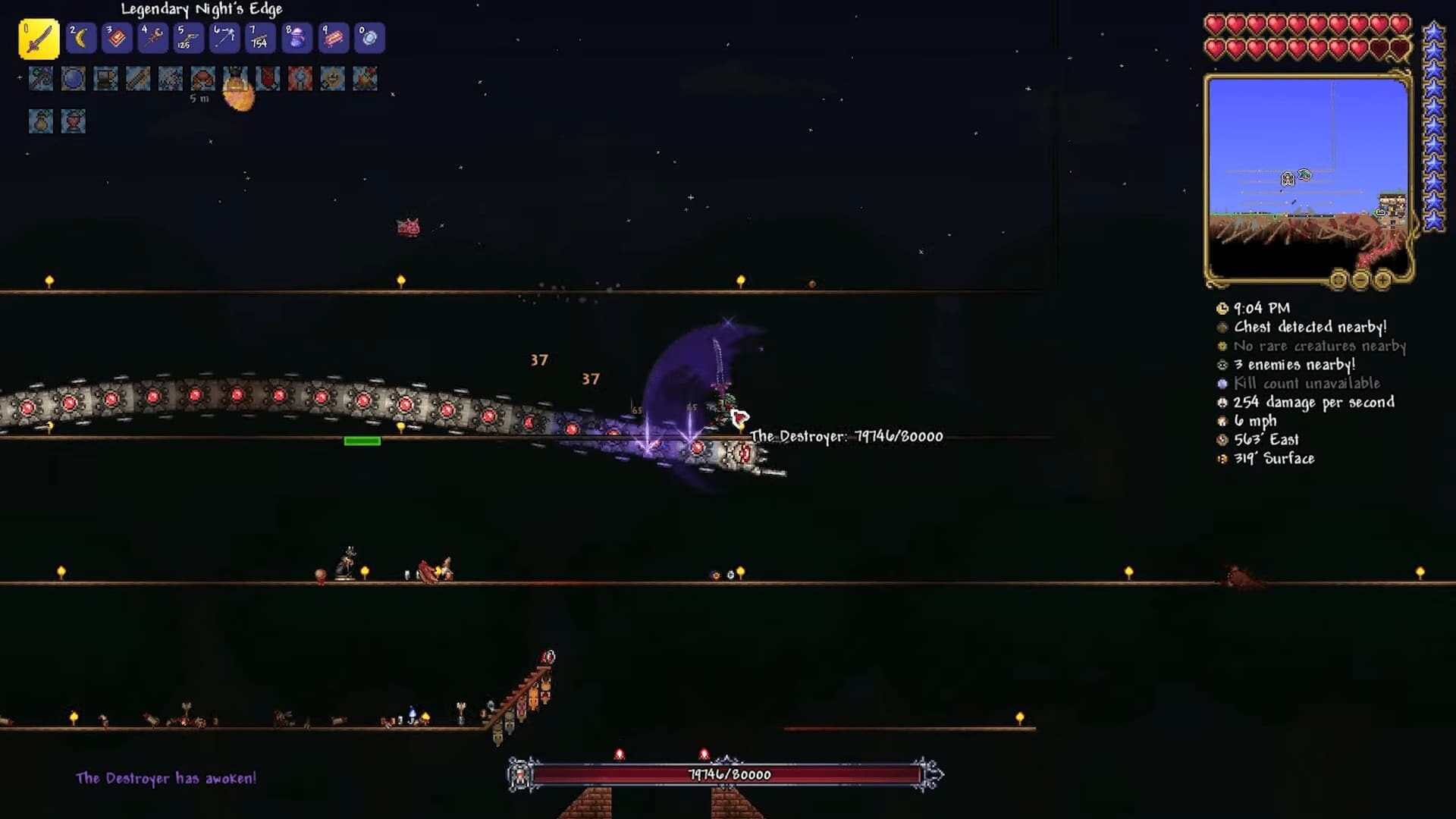Select the Night's Edge sword hotbar slot
The image size is (1456, 819).
point(39,39)
